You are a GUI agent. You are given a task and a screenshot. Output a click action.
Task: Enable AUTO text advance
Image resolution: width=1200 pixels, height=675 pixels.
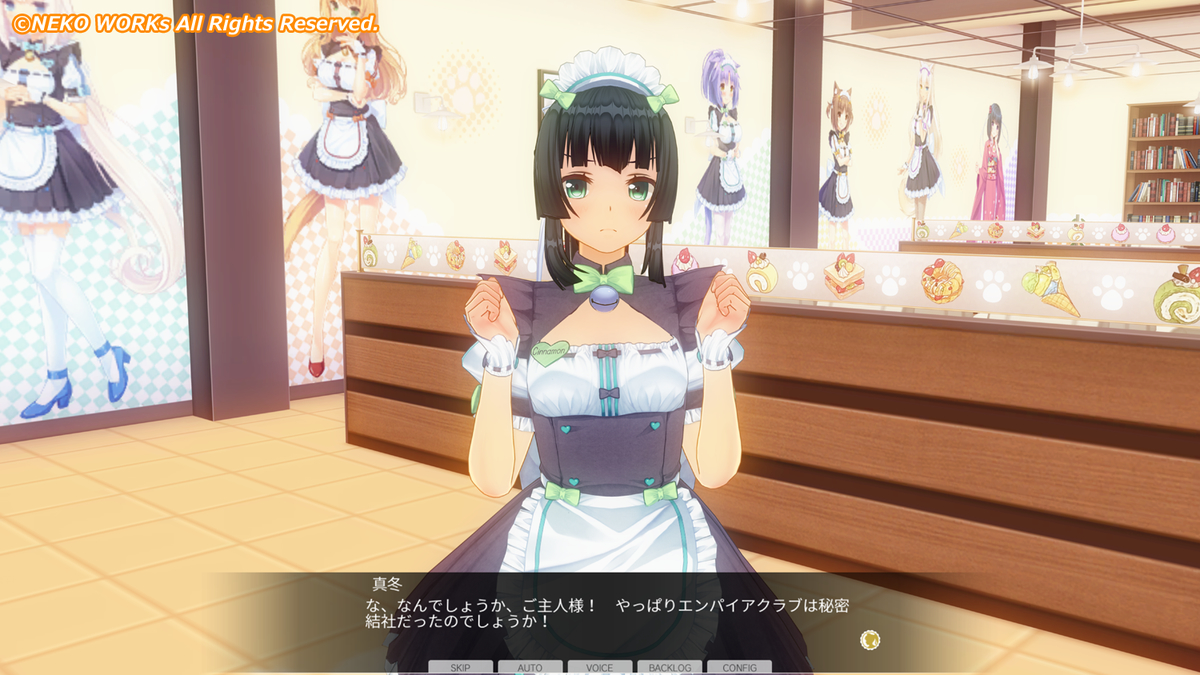530,667
